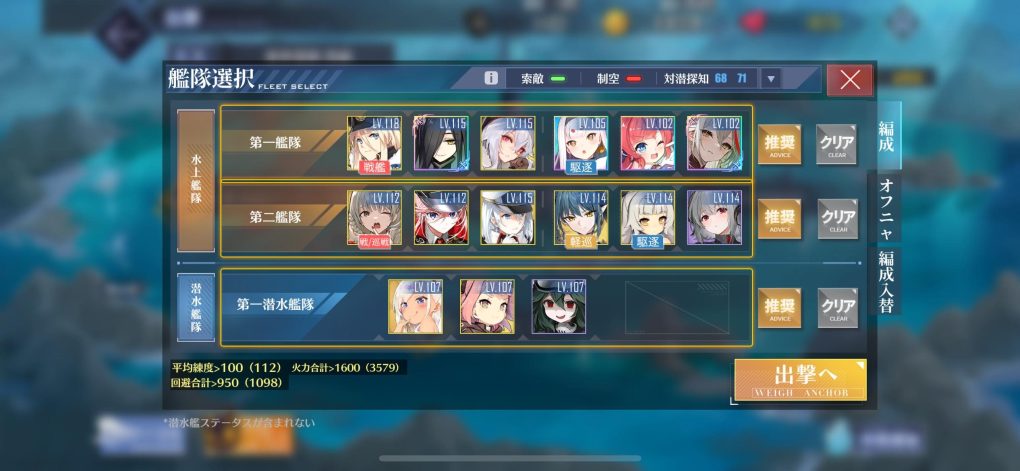Expand the fleet status dropdown arrow
This screenshot has height=471, width=1020.
770,78
